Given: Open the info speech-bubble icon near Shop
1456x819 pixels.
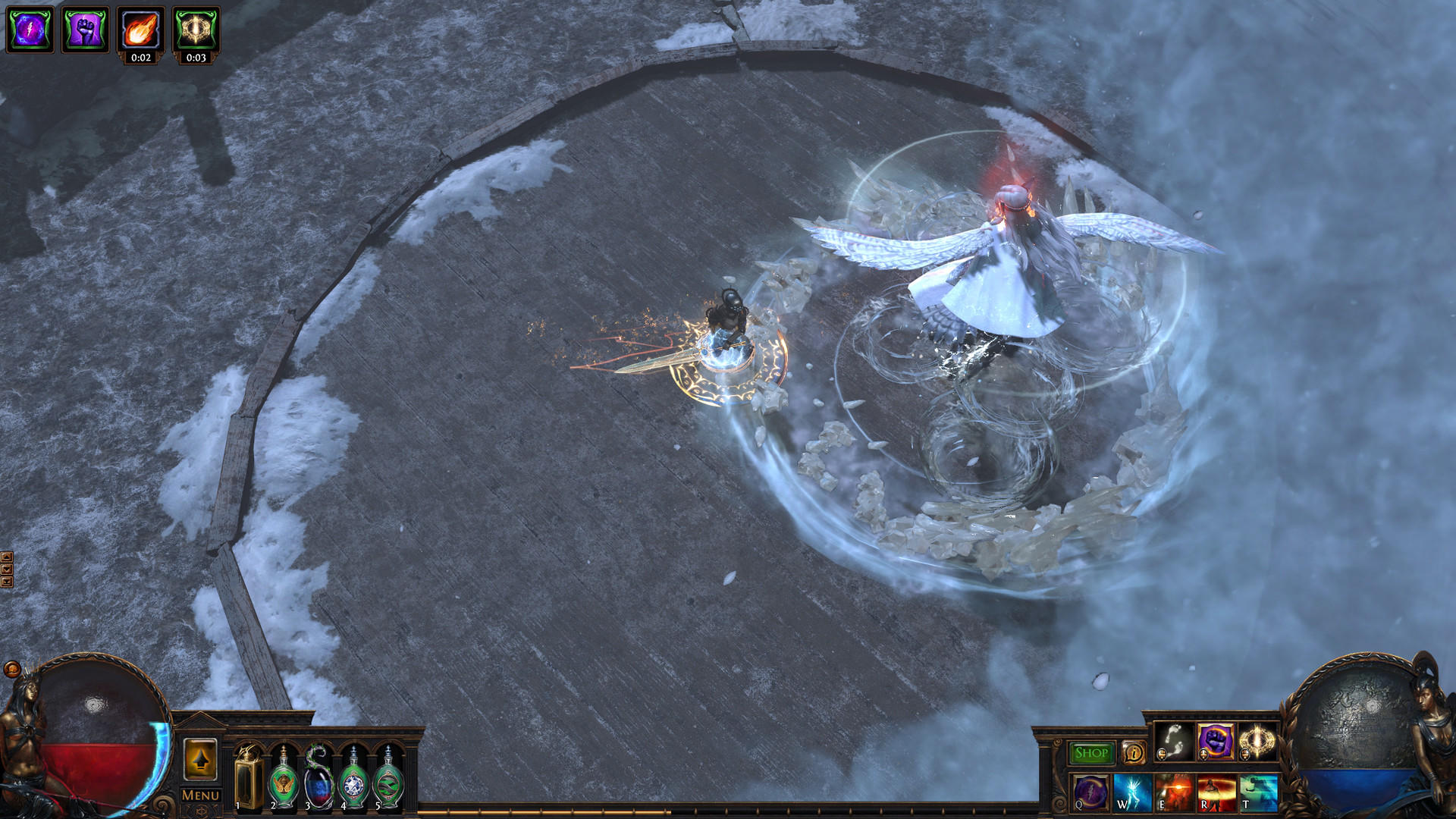Looking at the screenshot, I should pyautogui.click(x=1134, y=753).
